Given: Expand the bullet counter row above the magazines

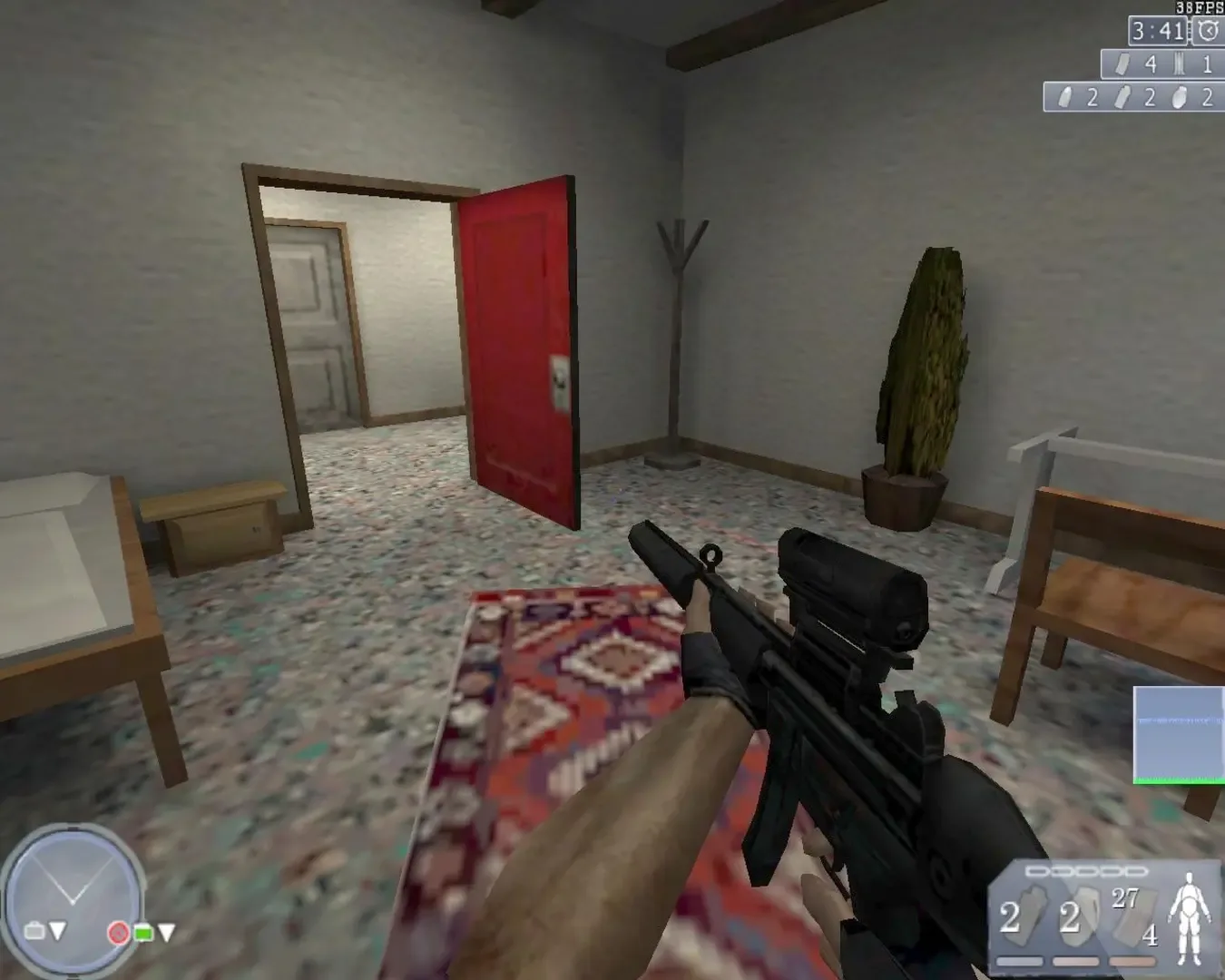Looking at the screenshot, I should click(1085, 871).
